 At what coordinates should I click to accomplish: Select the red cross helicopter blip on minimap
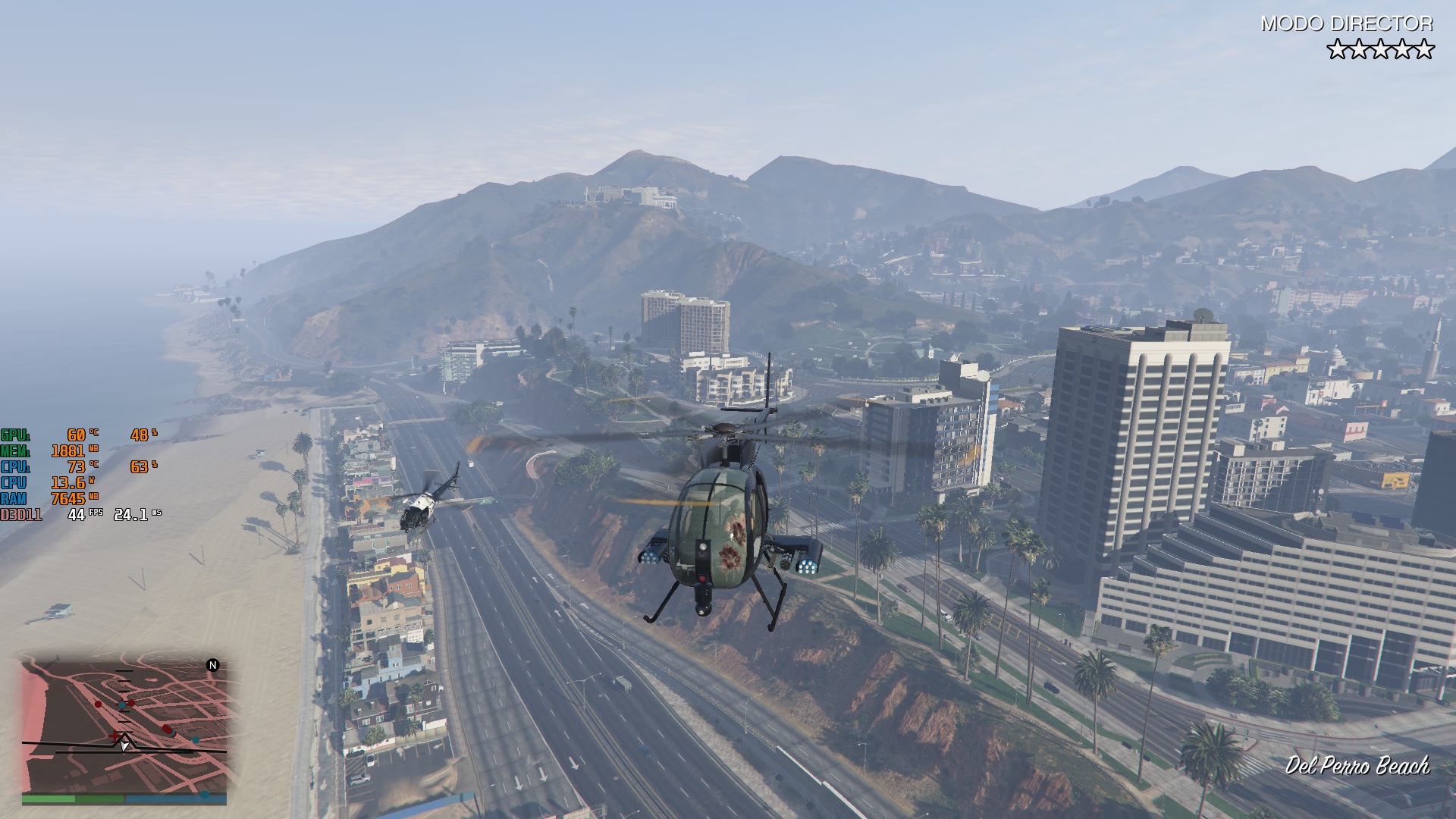click(115, 736)
